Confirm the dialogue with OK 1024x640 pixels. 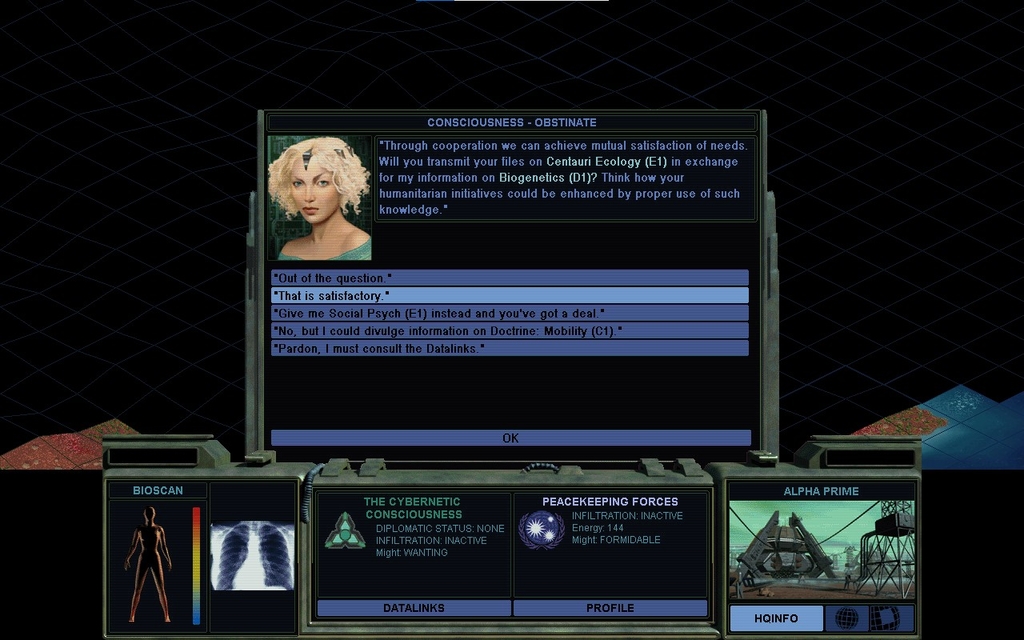click(x=510, y=438)
